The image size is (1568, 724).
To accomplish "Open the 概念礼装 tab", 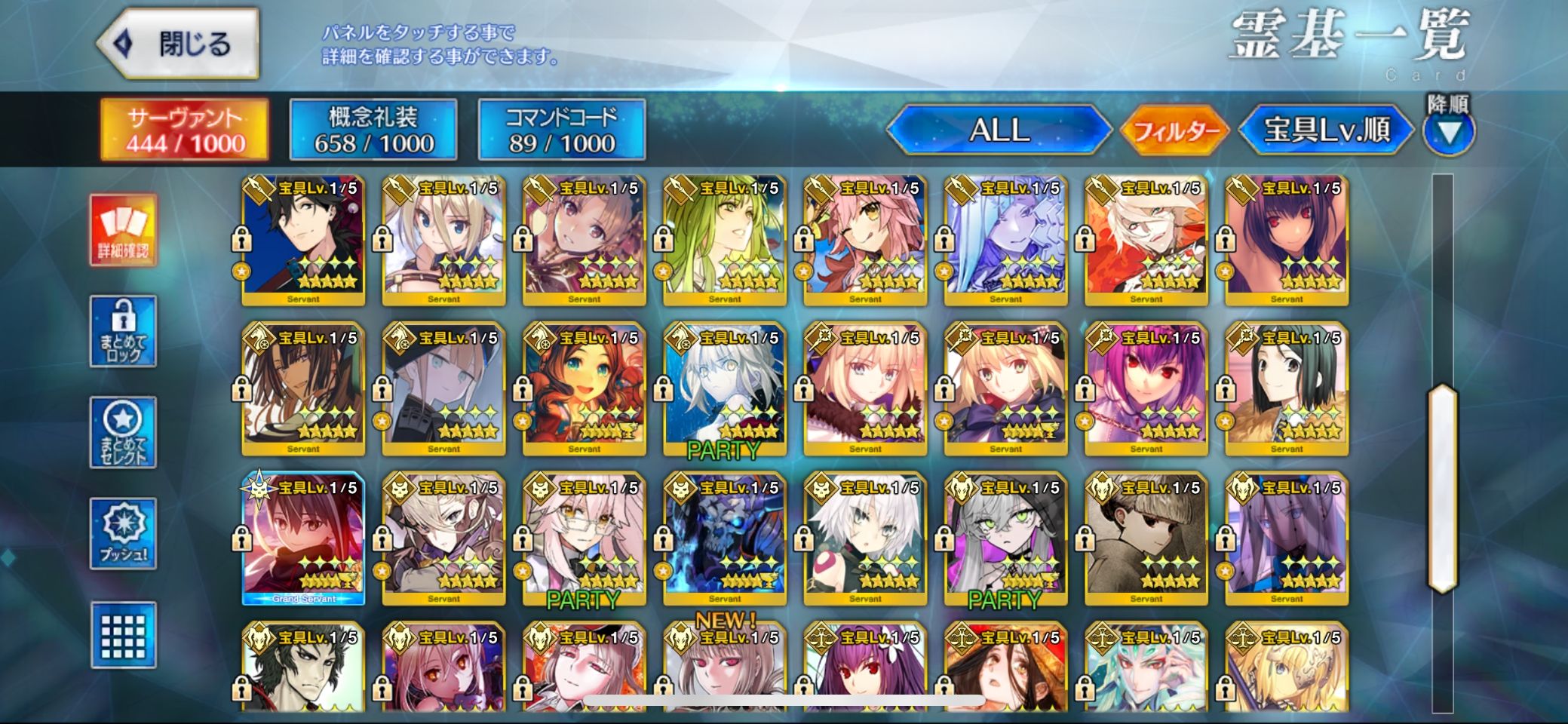I will coord(373,130).
